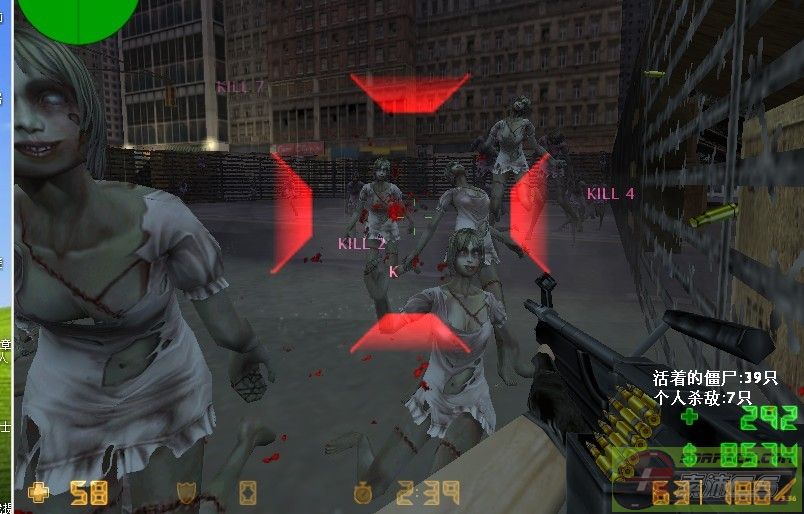
Task: Click the health cross icon
Action: (40, 492)
